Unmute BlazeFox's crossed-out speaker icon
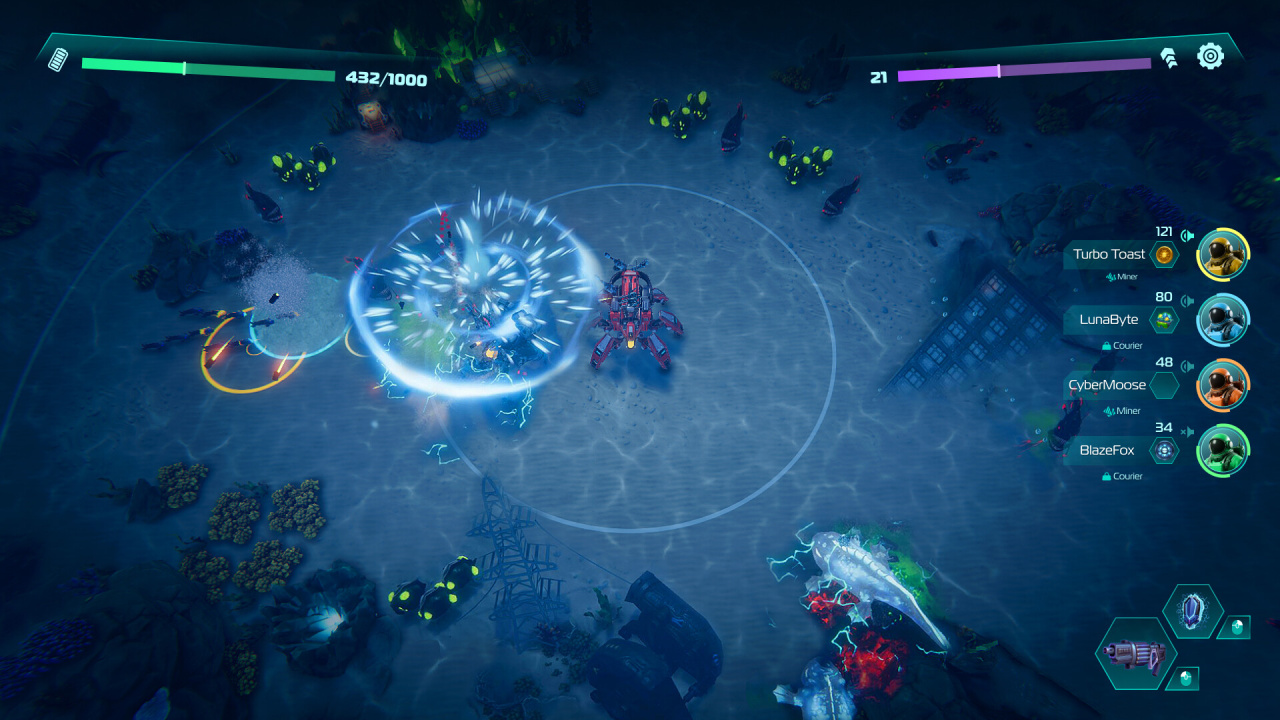 1187,431
